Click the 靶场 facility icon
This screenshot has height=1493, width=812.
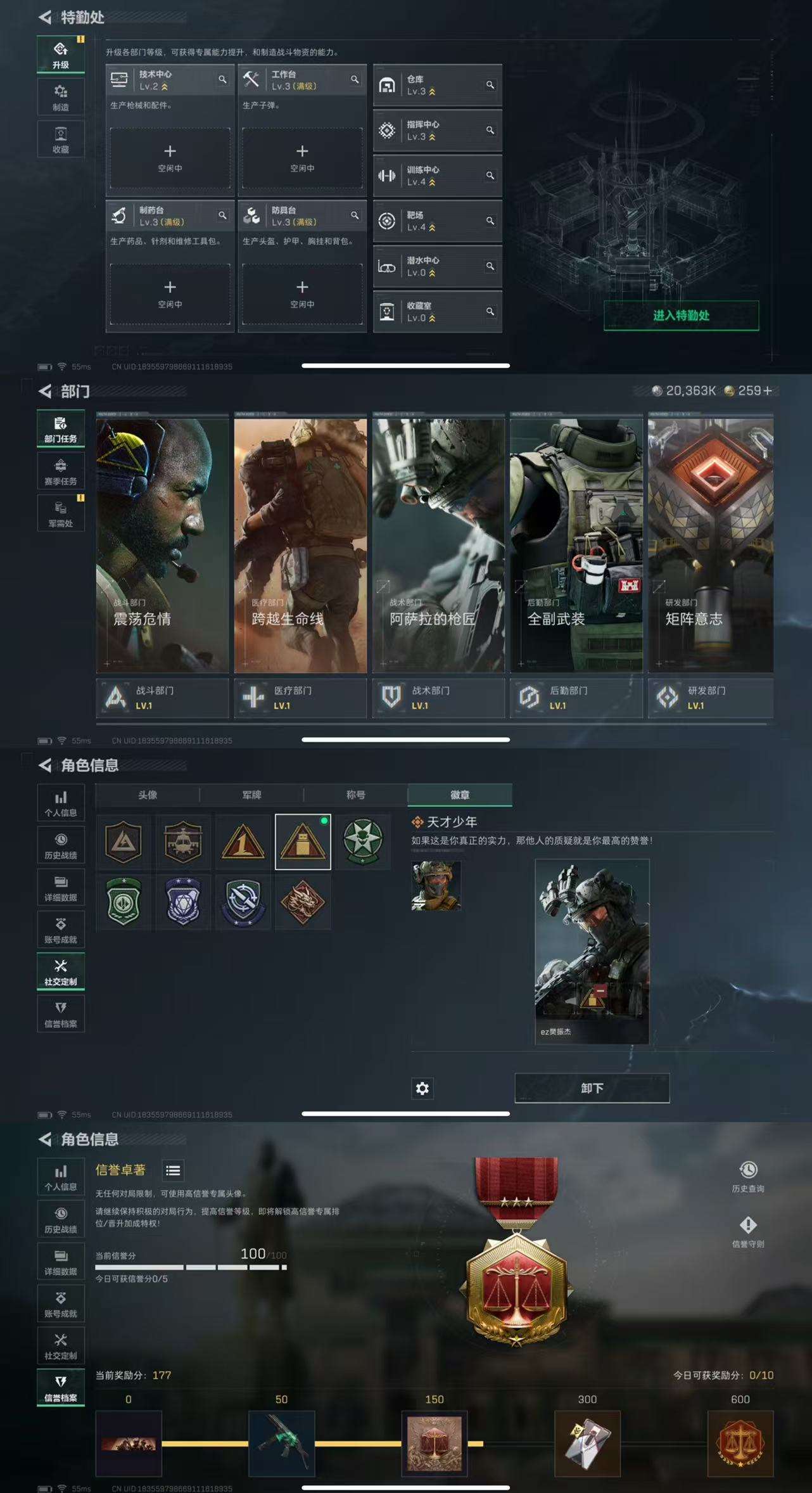coord(388,221)
